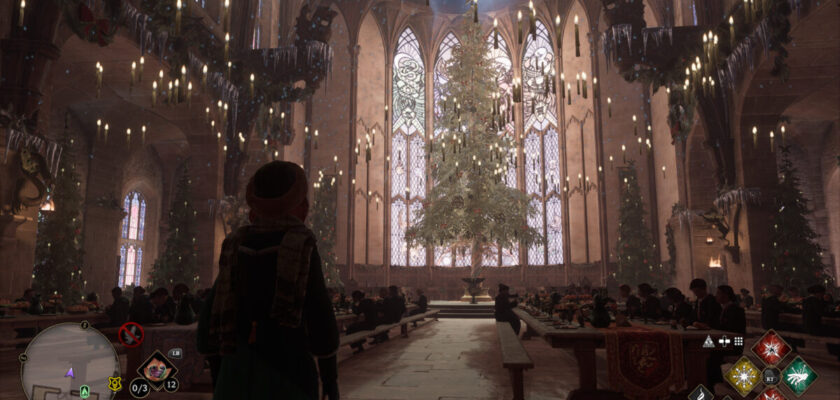Click the red no-flying broom icon
The width and height of the screenshot is (840, 400).
coord(131,334)
